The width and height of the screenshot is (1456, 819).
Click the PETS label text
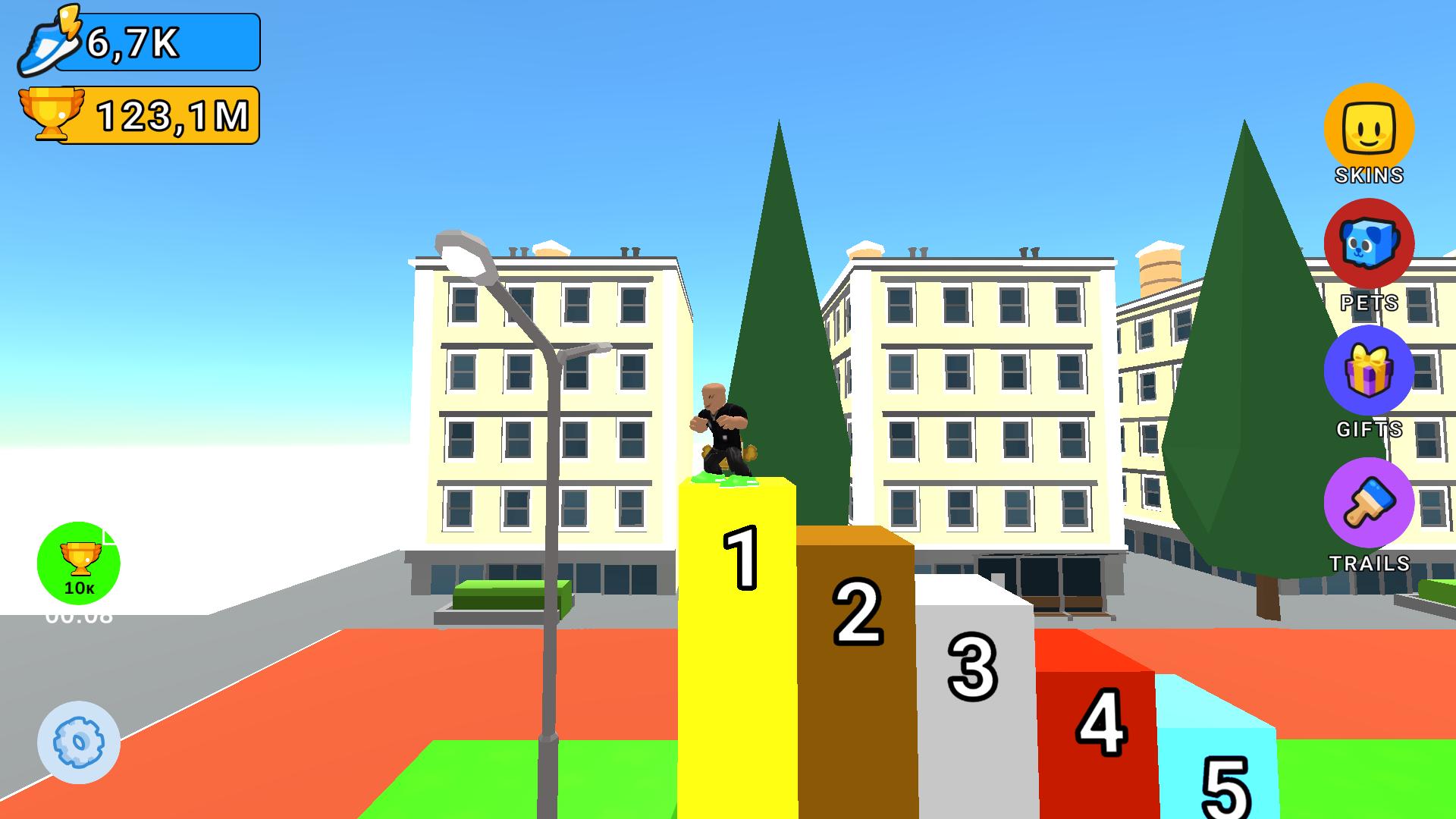tap(1370, 303)
